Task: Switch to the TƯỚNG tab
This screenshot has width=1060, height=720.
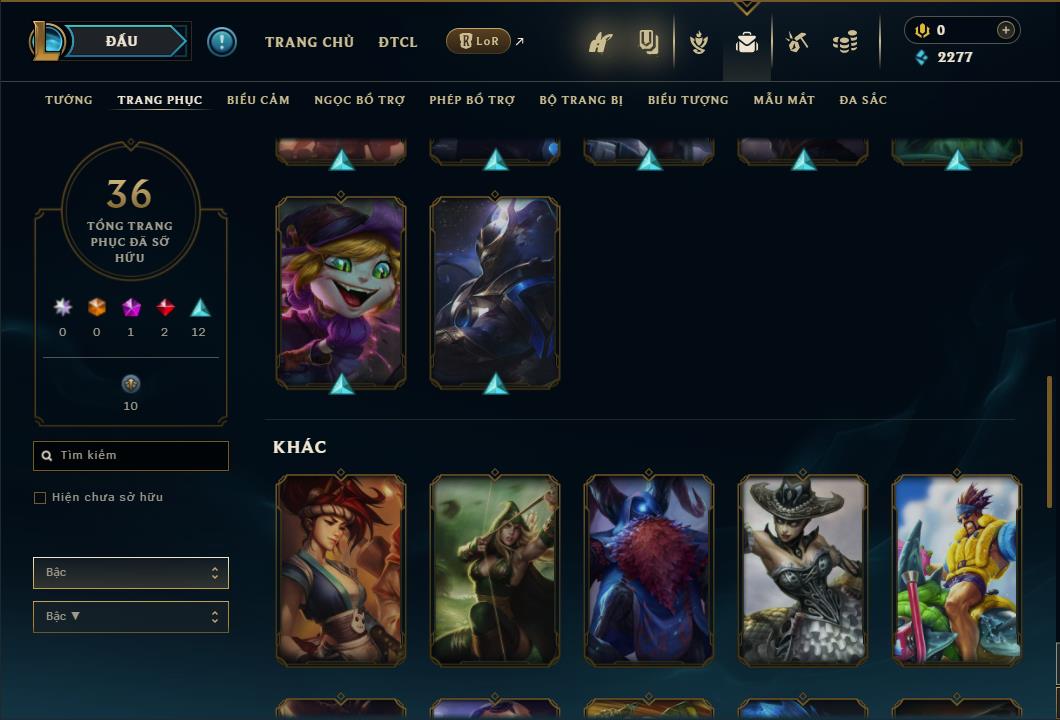Action: tap(69, 100)
